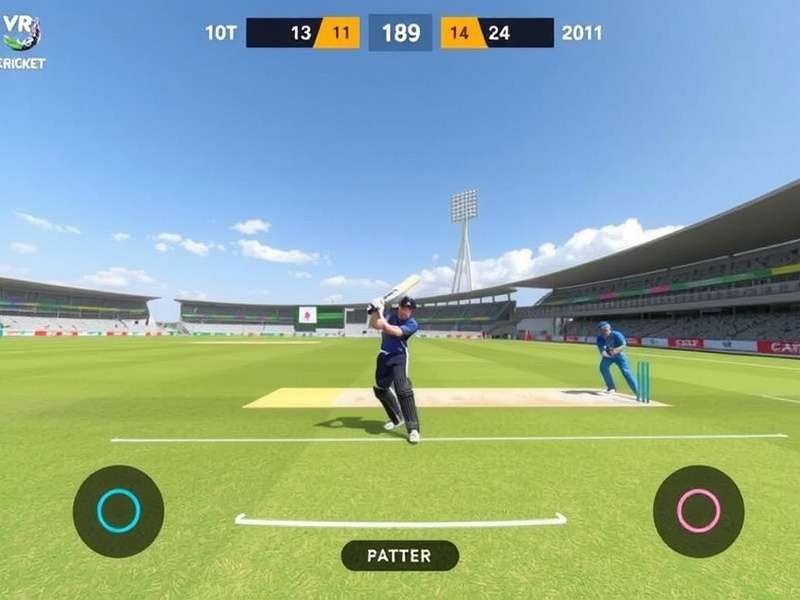
Task: Tap the PATTER button
Action: (x=400, y=555)
